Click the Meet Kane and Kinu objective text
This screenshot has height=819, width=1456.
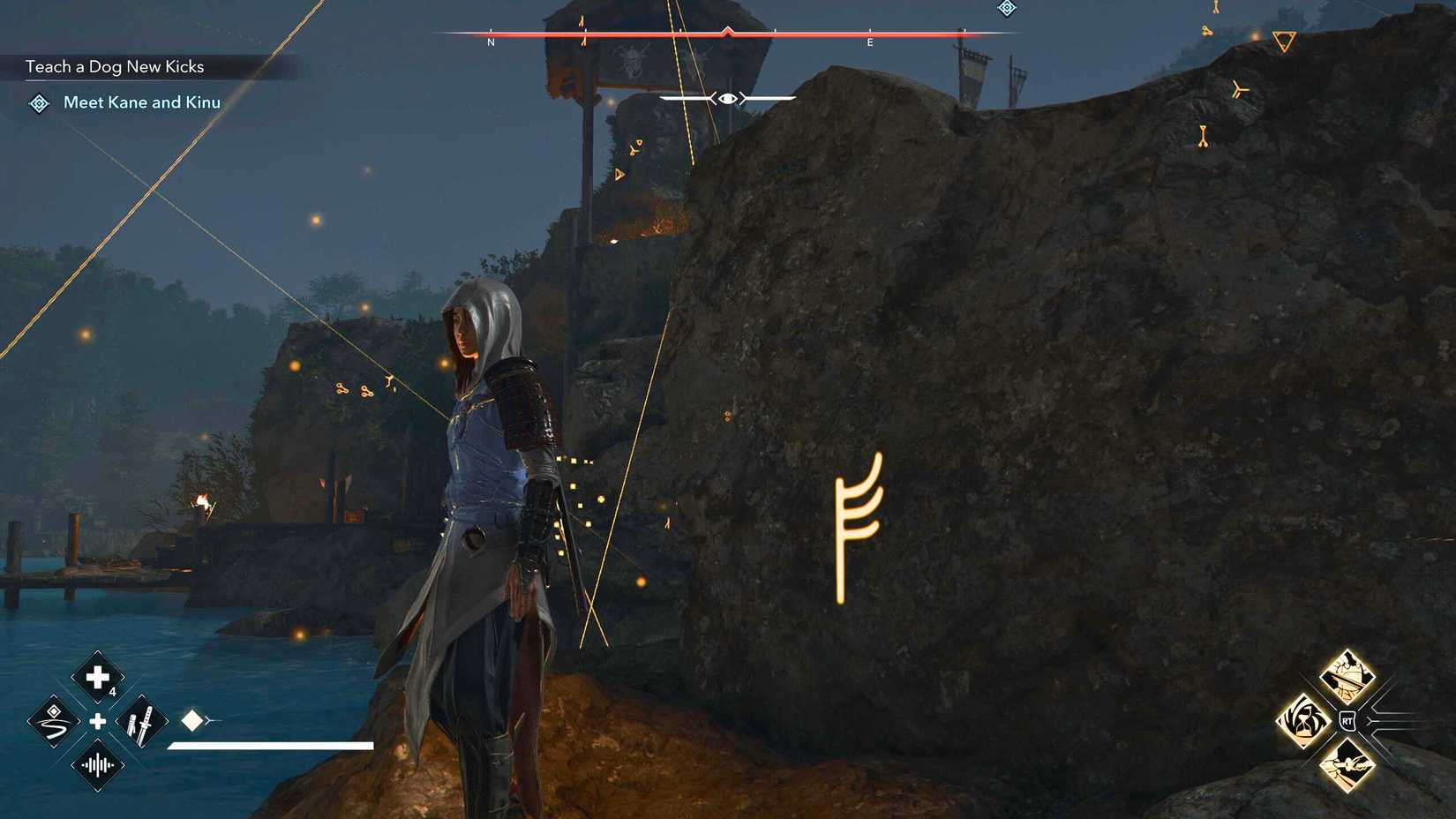[141, 102]
